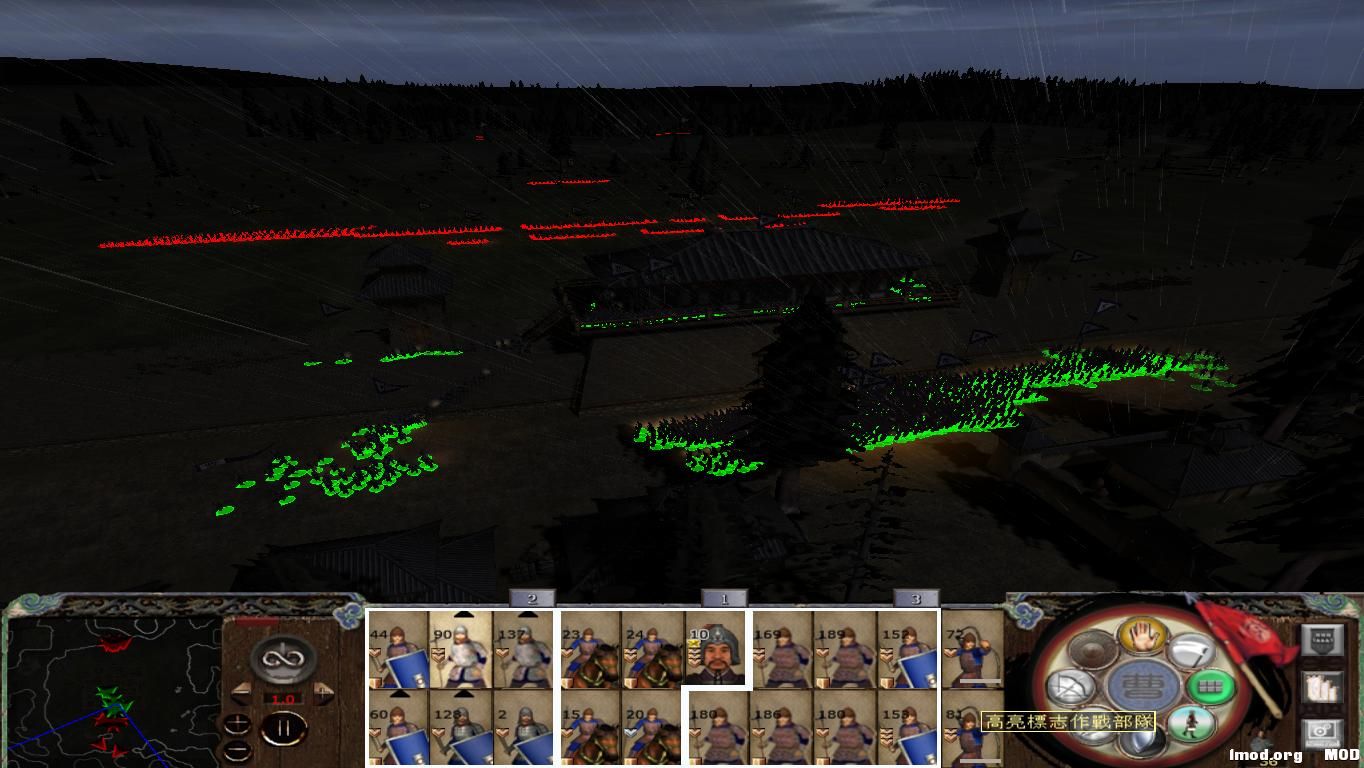Viewport: 1364px width, 768px height.
Task: Select the Halt hand icon on command wheel
Action: 1143,637
